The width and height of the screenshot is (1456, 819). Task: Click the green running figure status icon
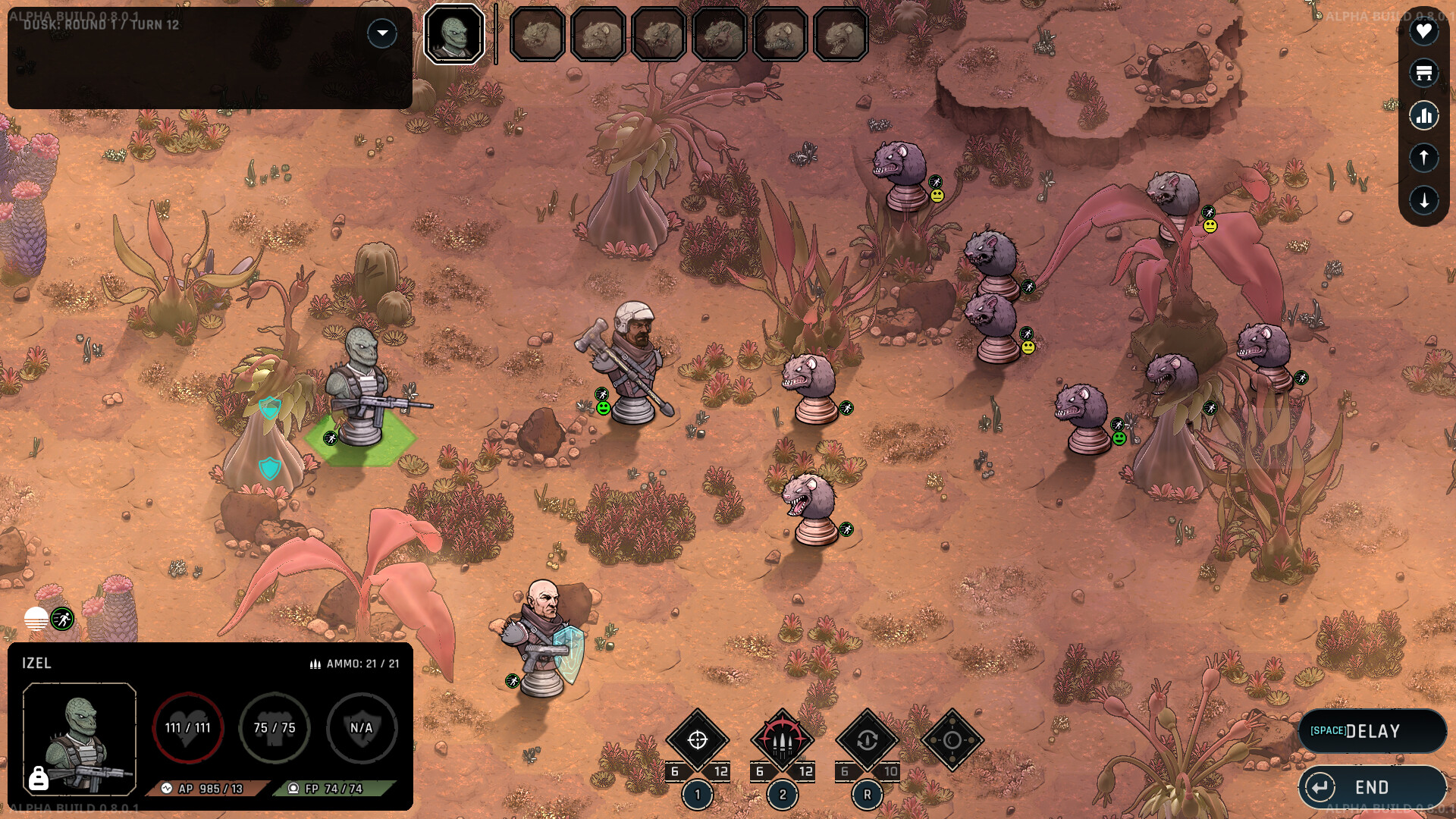pyautogui.click(x=62, y=620)
